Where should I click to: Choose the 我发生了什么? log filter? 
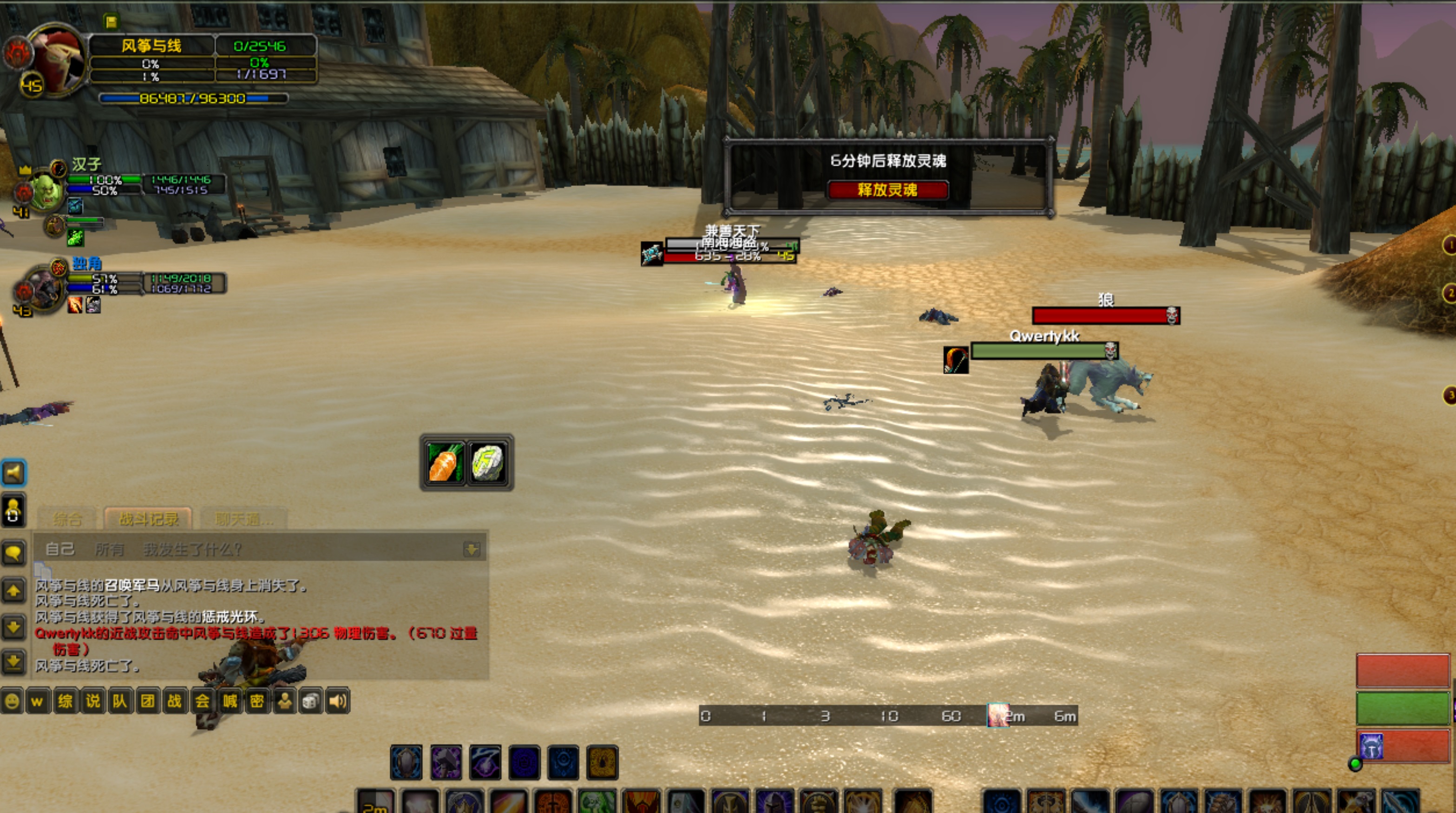(x=192, y=549)
